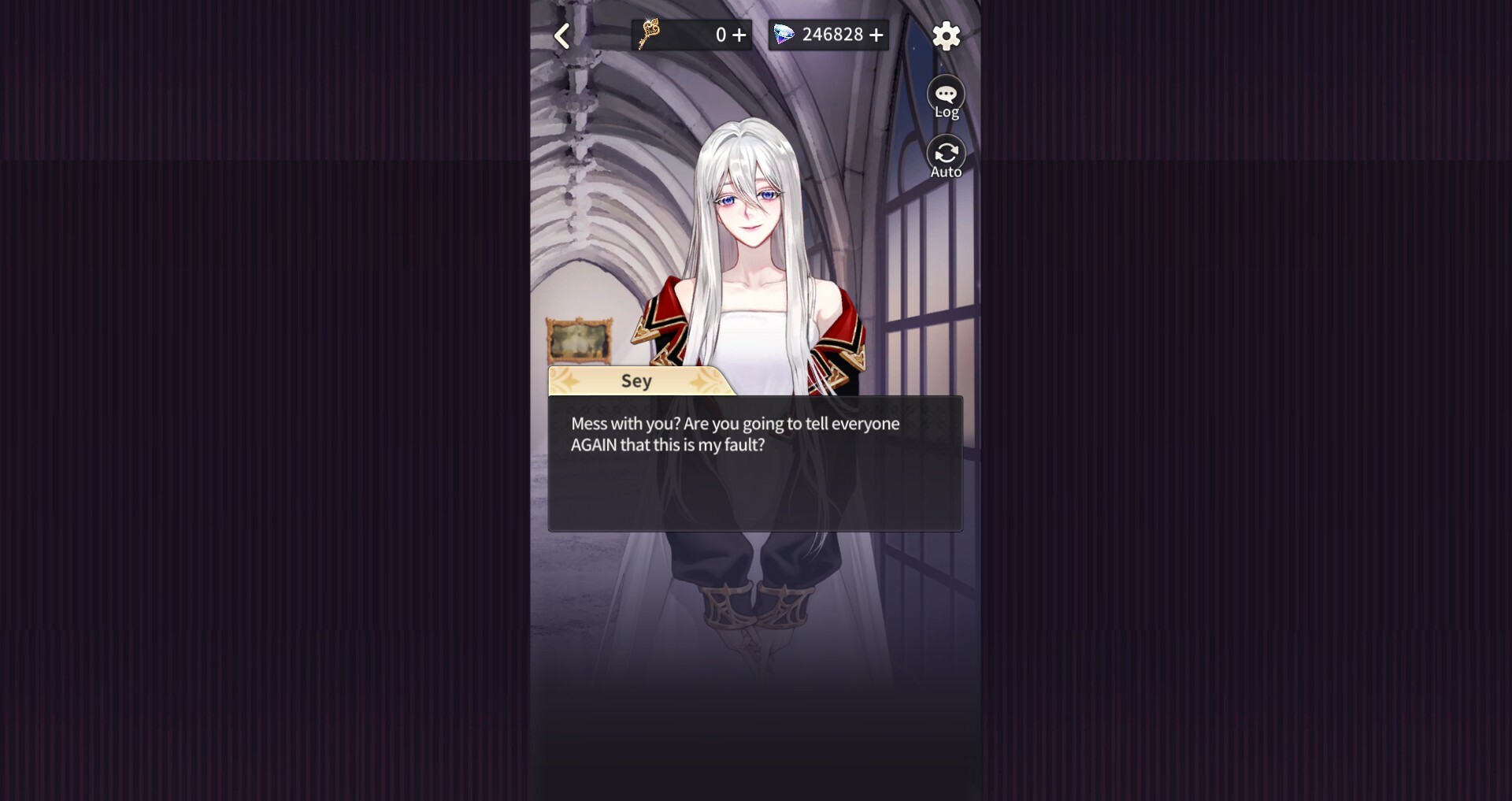The height and width of the screenshot is (801, 1512).
Task: Toggle the Log overlay visibility
Action: [945, 96]
